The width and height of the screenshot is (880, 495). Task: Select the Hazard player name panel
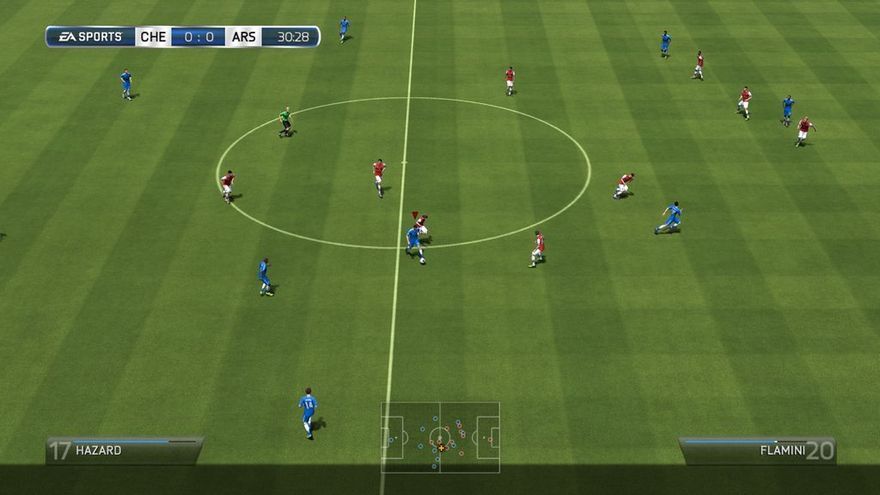[x=124, y=450]
